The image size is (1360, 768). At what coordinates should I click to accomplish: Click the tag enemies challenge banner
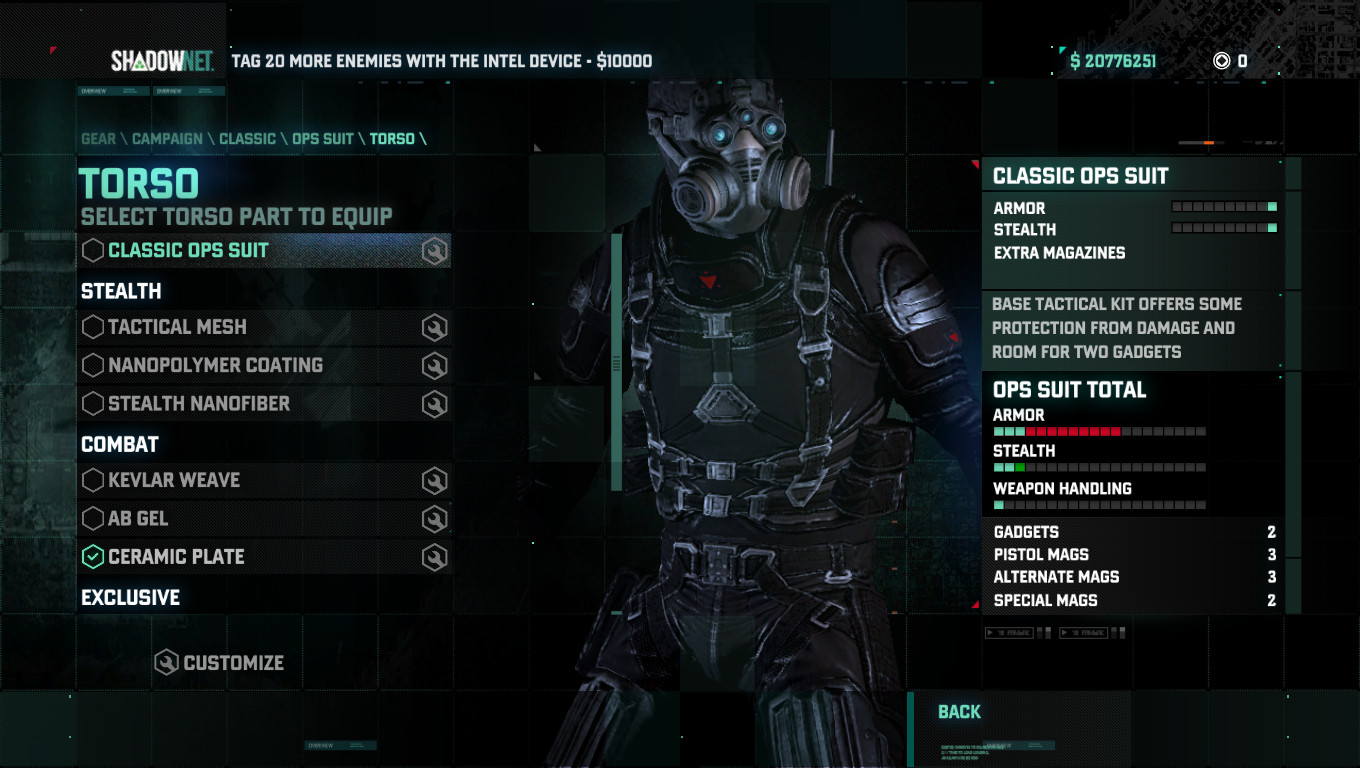(440, 60)
